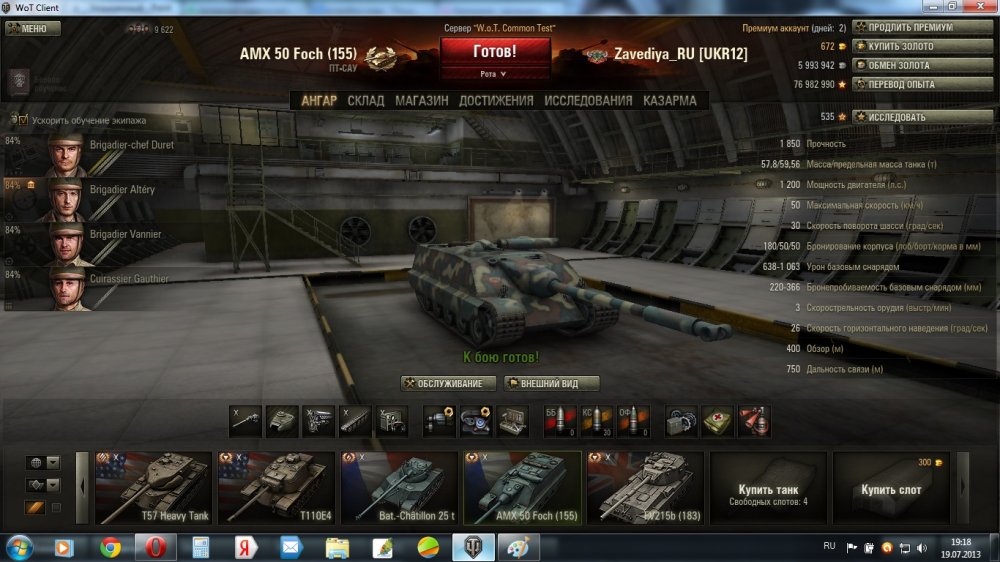Open the МЕНЮ button
1000x562 pixels.
pos(34,28)
